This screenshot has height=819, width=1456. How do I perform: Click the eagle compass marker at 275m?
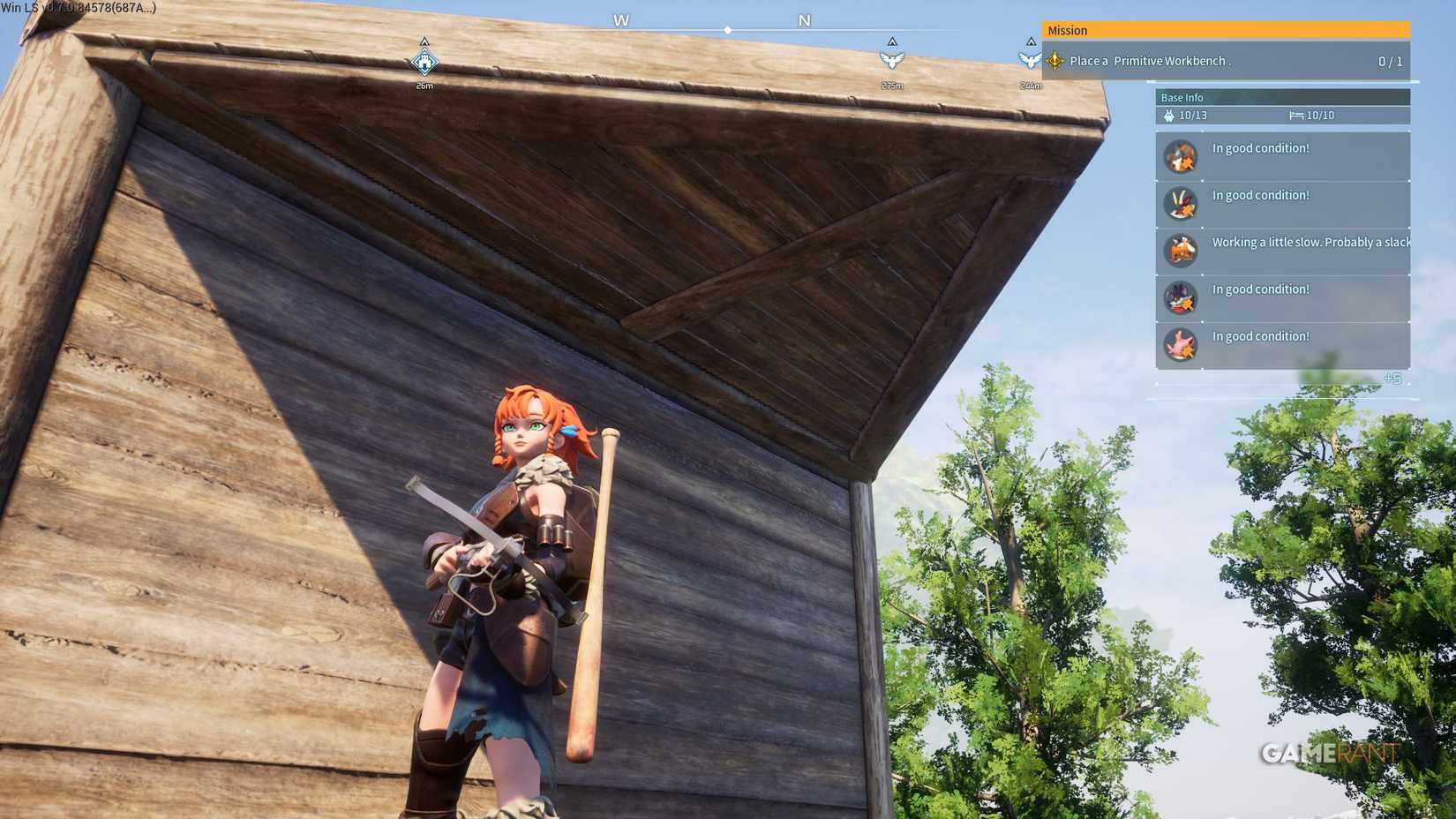893,58
